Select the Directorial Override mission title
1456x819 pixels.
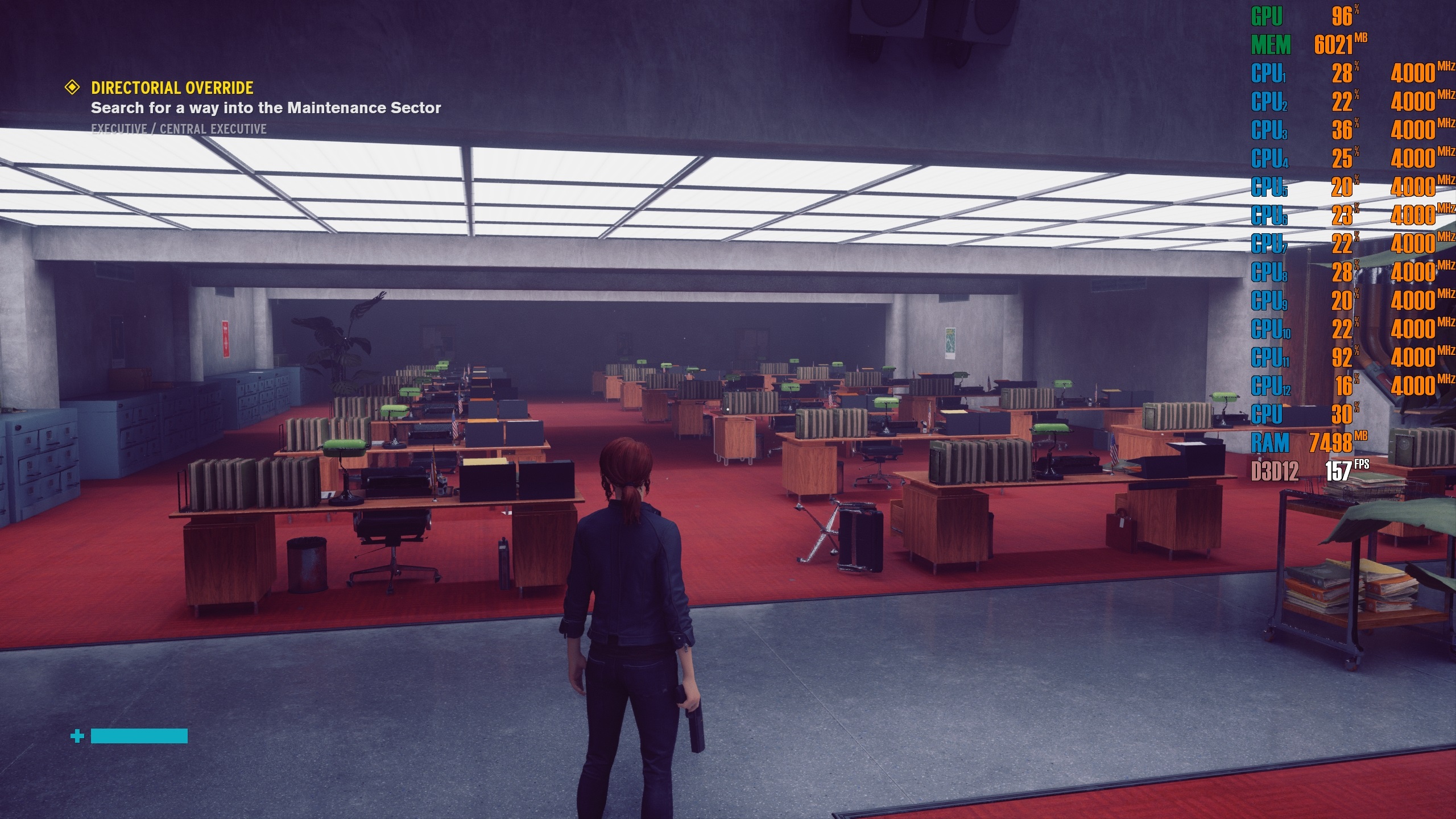click(x=172, y=88)
